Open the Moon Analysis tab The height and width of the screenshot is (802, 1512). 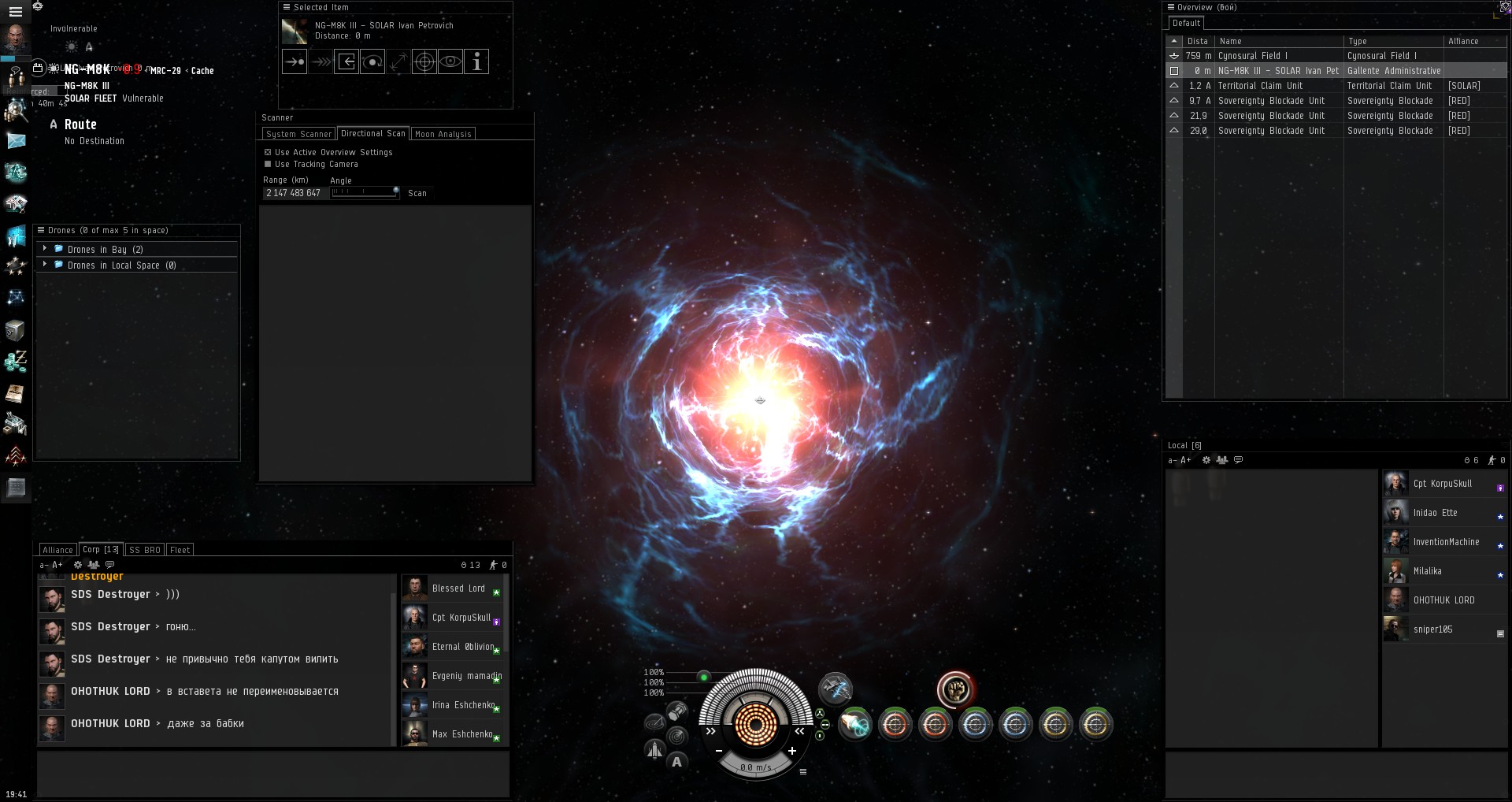(443, 134)
